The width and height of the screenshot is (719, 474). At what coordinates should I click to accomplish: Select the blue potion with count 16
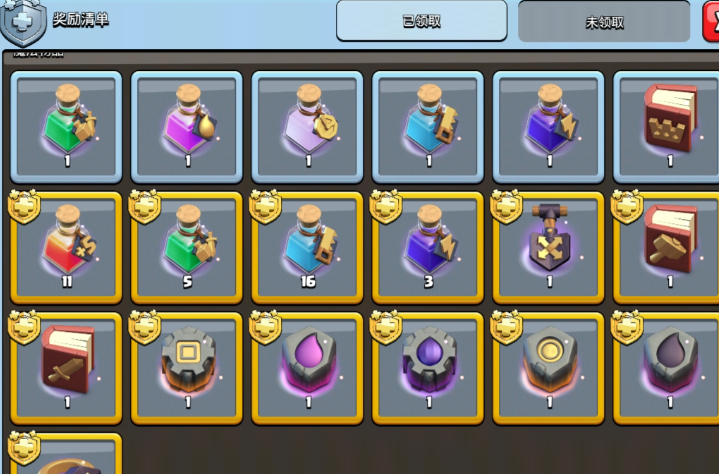point(307,246)
